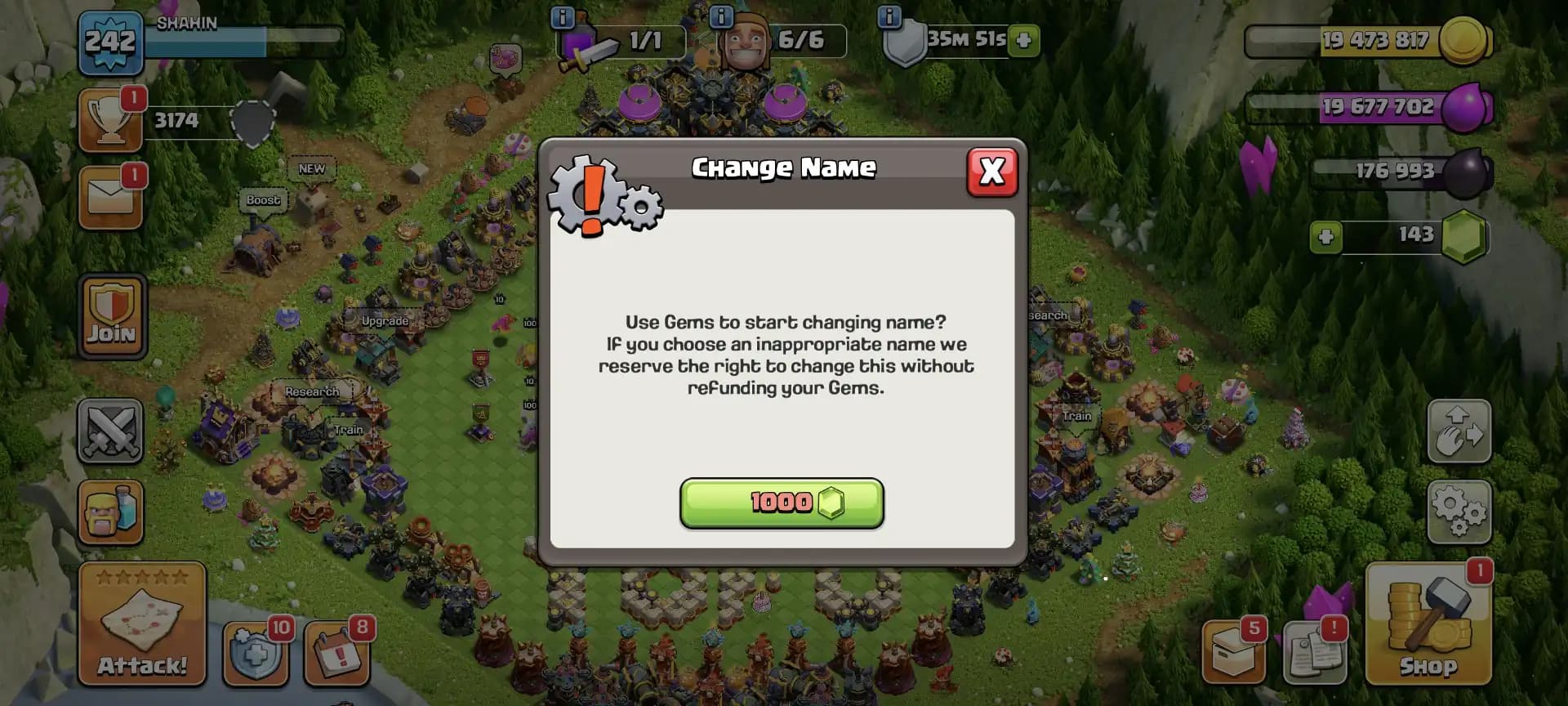The width and height of the screenshot is (1568, 706).
Task: Select the village edit hand tool icon
Action: tap(1459, 431)
